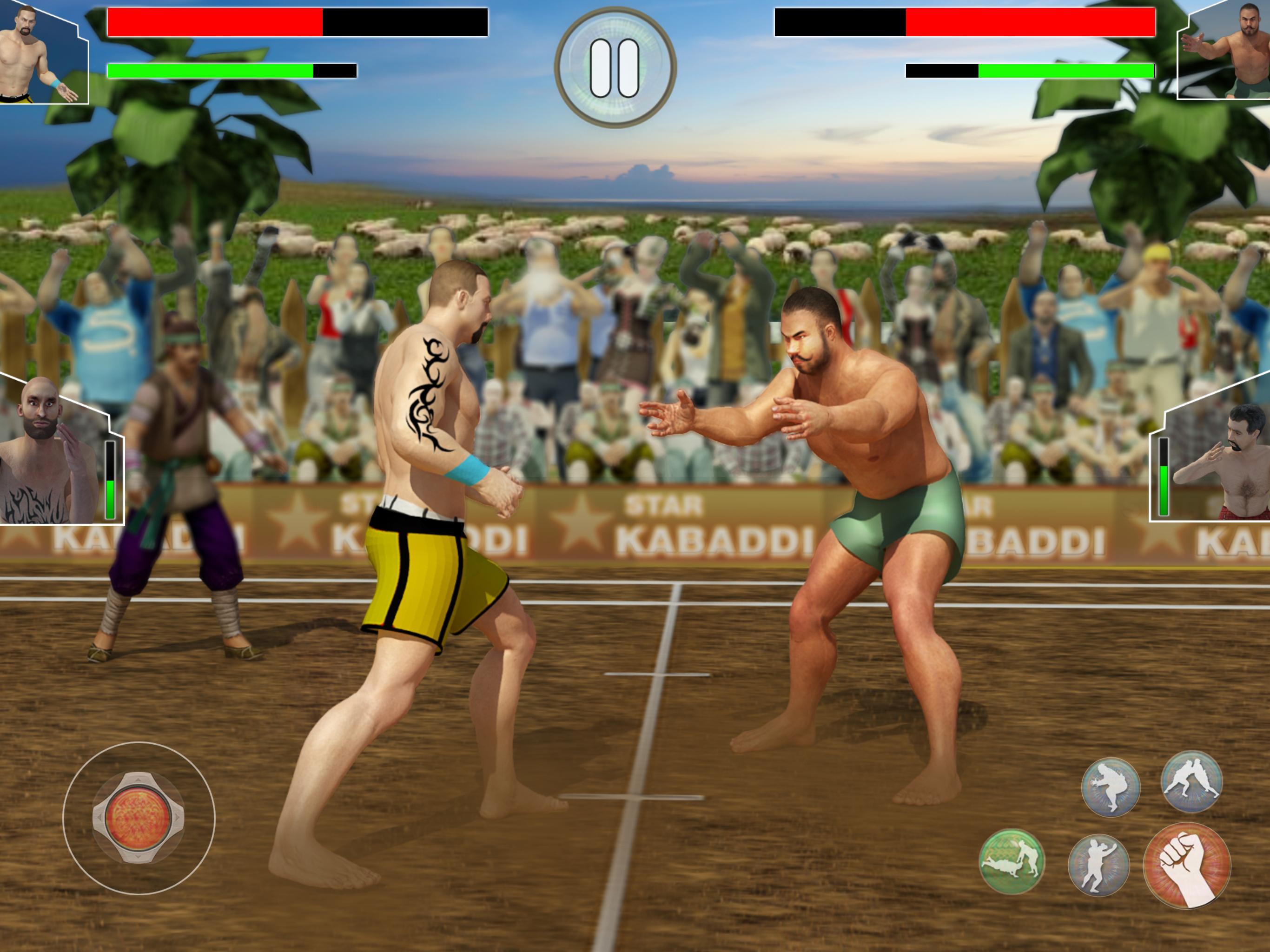The height and width of the screenshot is (952, 1270).
Task: Perform the standing boxer guard move
Action: [1098, 865]
